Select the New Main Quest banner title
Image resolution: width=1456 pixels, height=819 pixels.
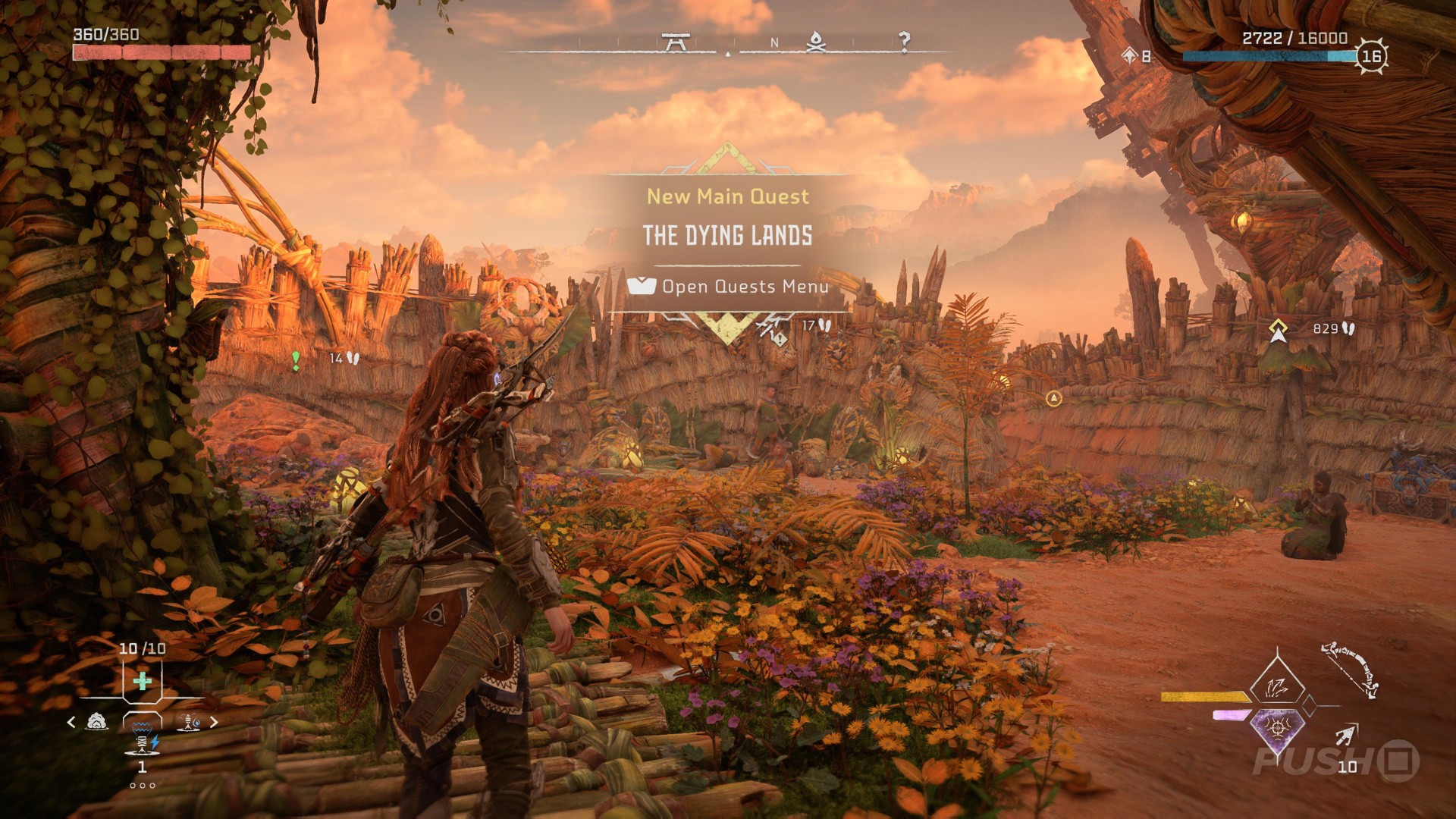coord(727,196)
